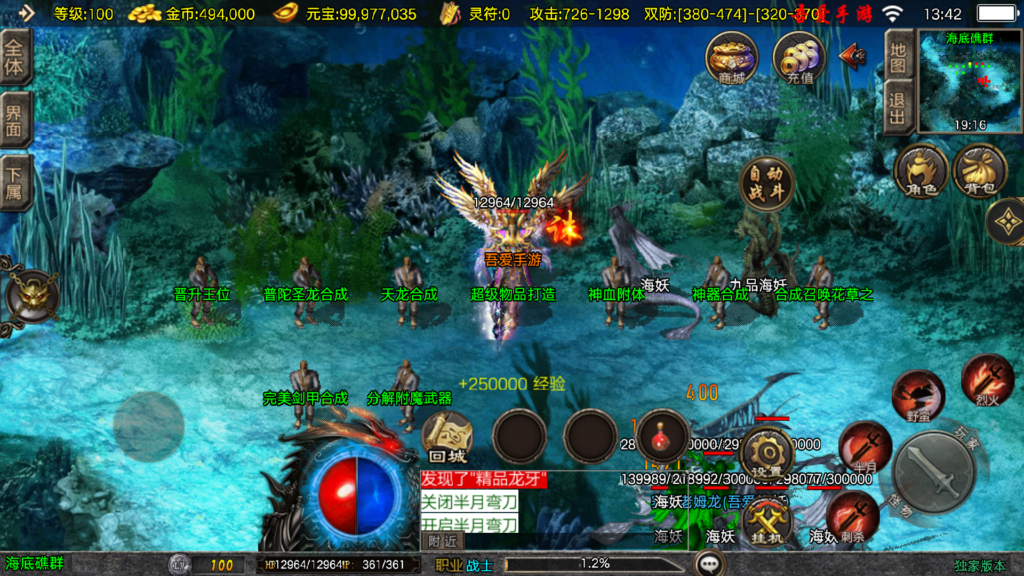The height and width of the screenshot is (576, 1024).
Task: Open the 背包 backpack
Action: click(979, 170)
